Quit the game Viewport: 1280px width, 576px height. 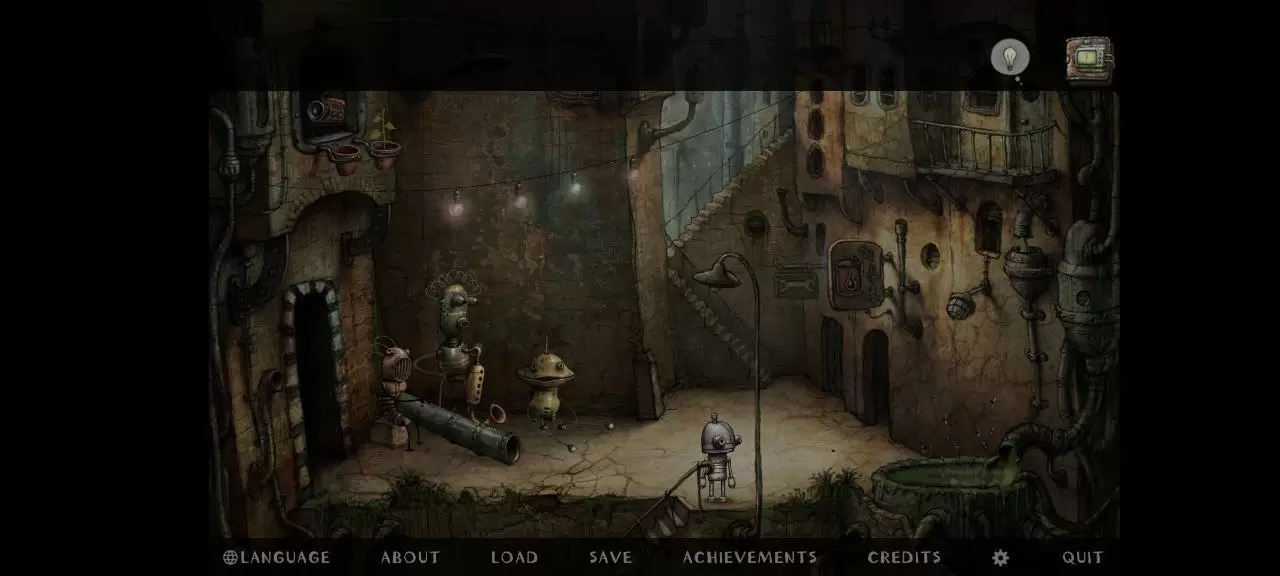click(x=1083, y=558)
